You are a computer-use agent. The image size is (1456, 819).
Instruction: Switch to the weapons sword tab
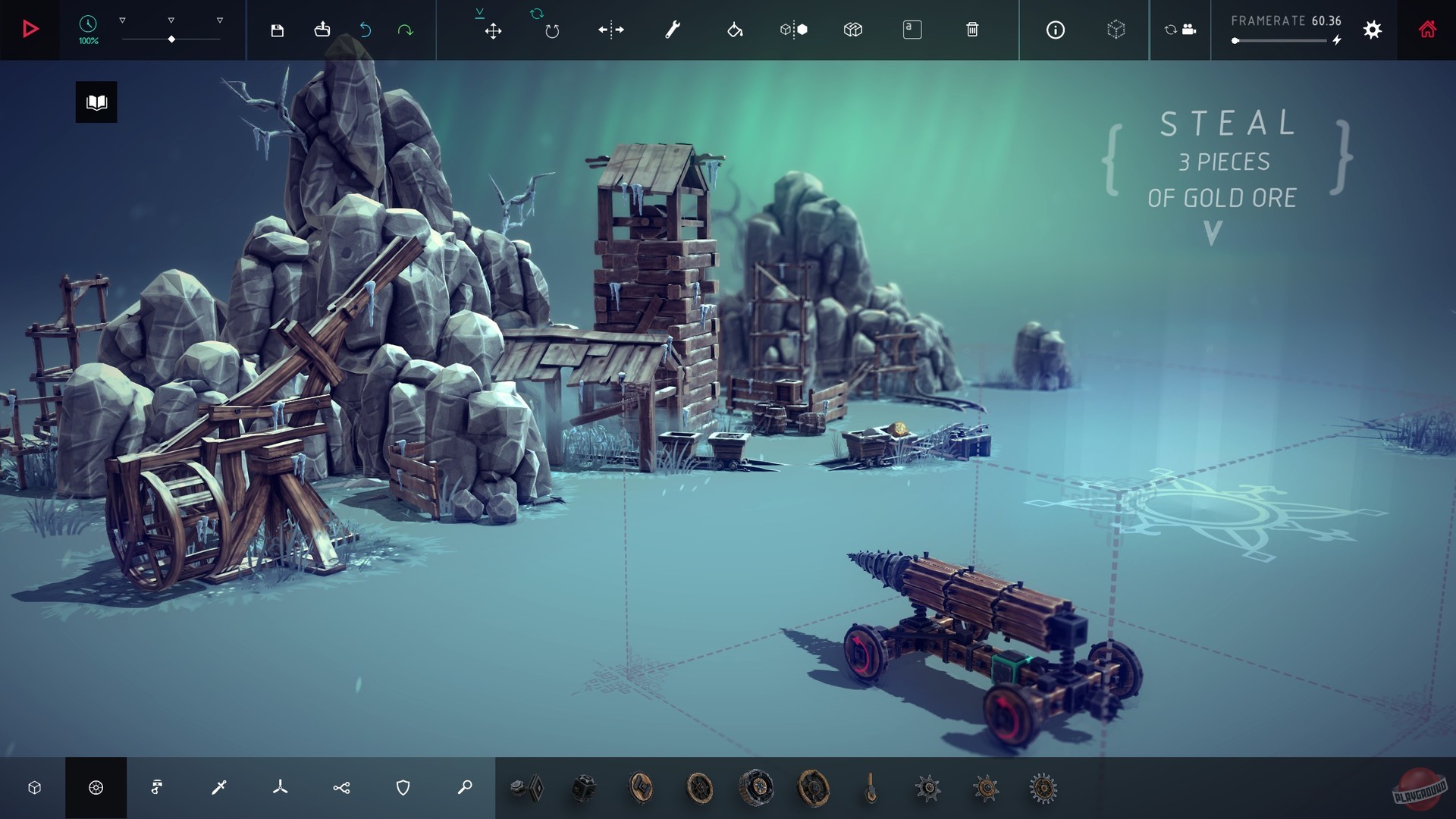pyautogui.click(x=218, y=787)
